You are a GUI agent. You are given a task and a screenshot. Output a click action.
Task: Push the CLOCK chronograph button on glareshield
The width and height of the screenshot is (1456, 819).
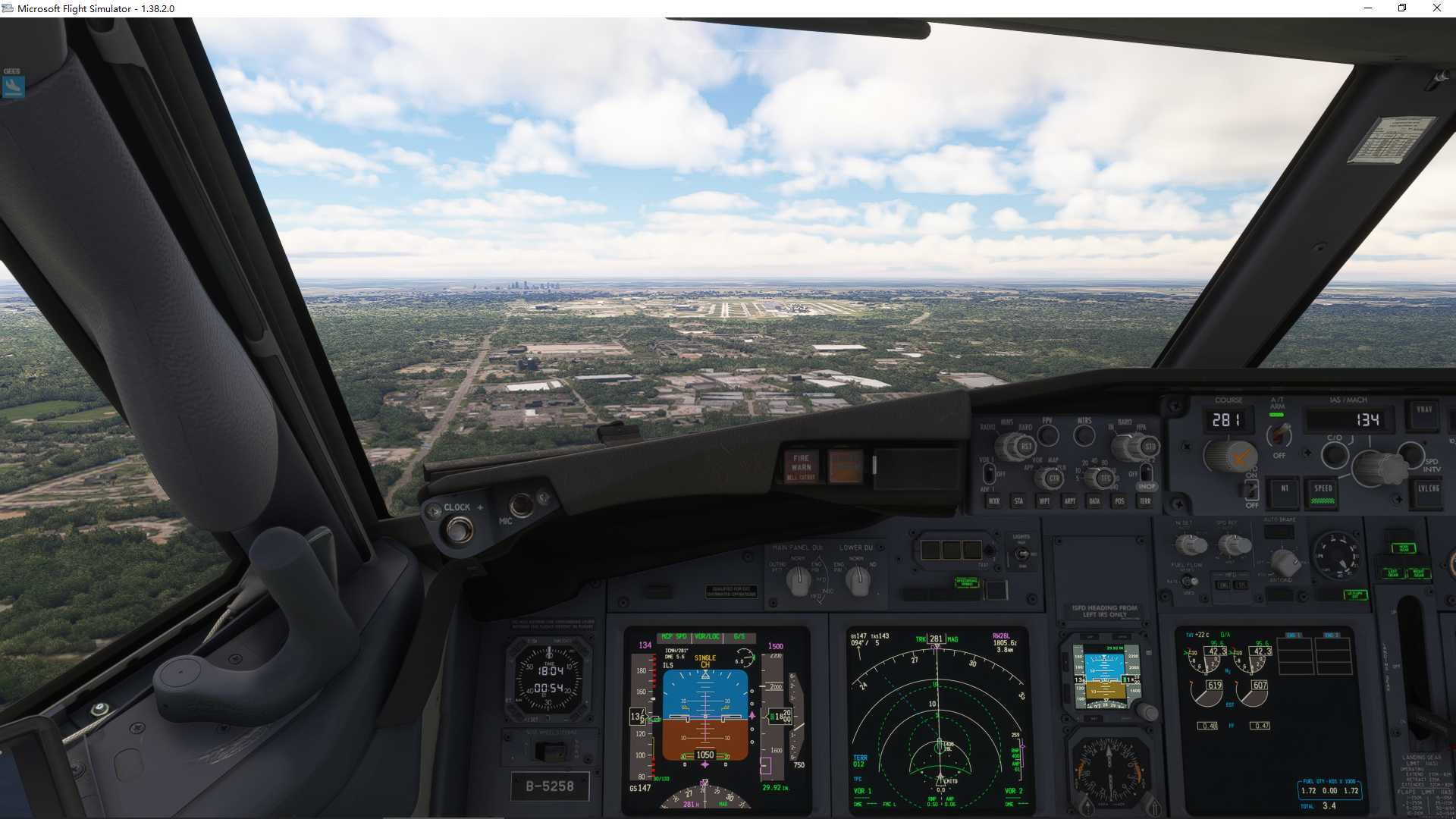[x=459, y=529]
